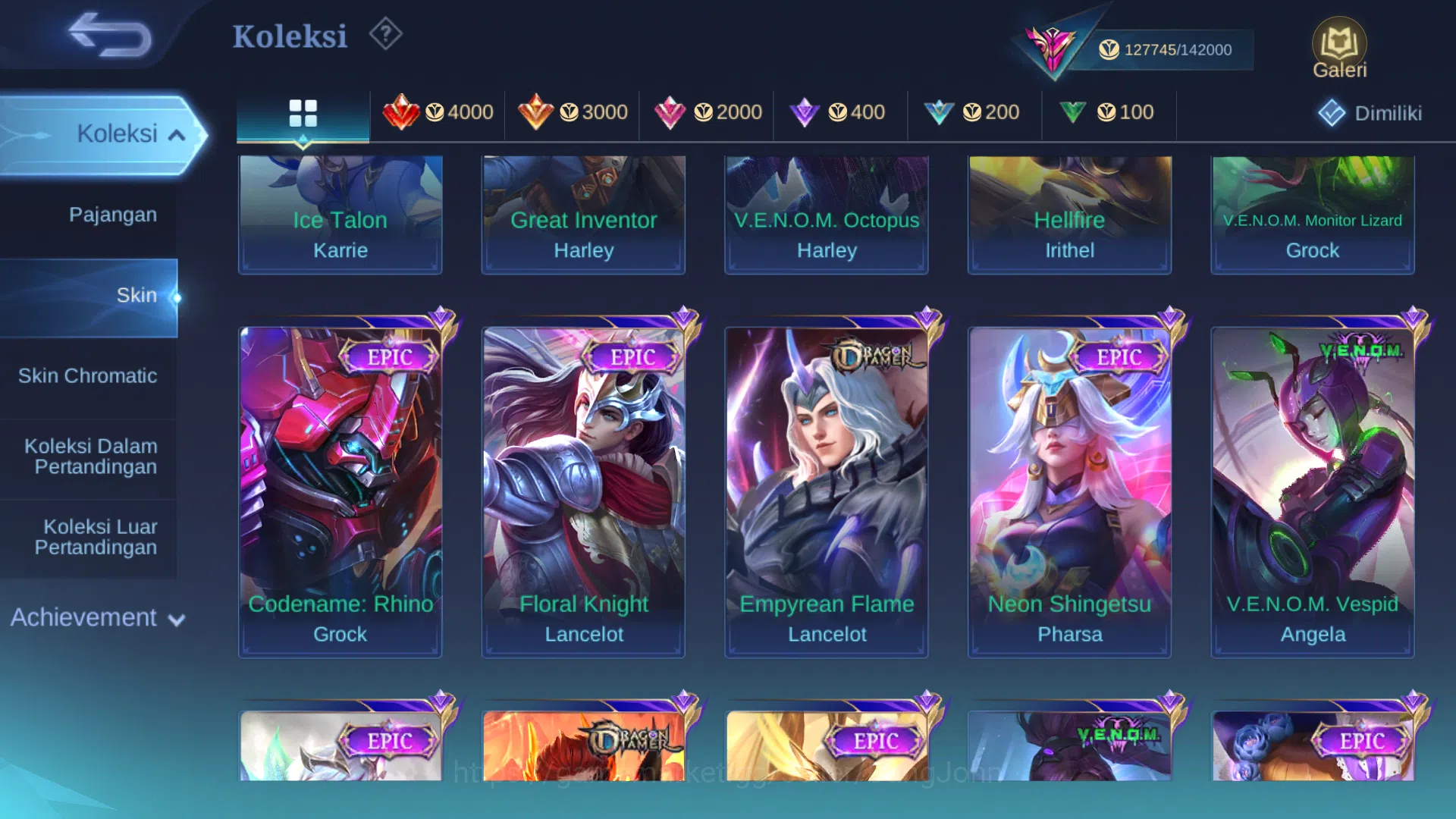Select the pink 2000 price filter
The width and height of the screenshot is (1456, 819).
(x=707, y=112)
